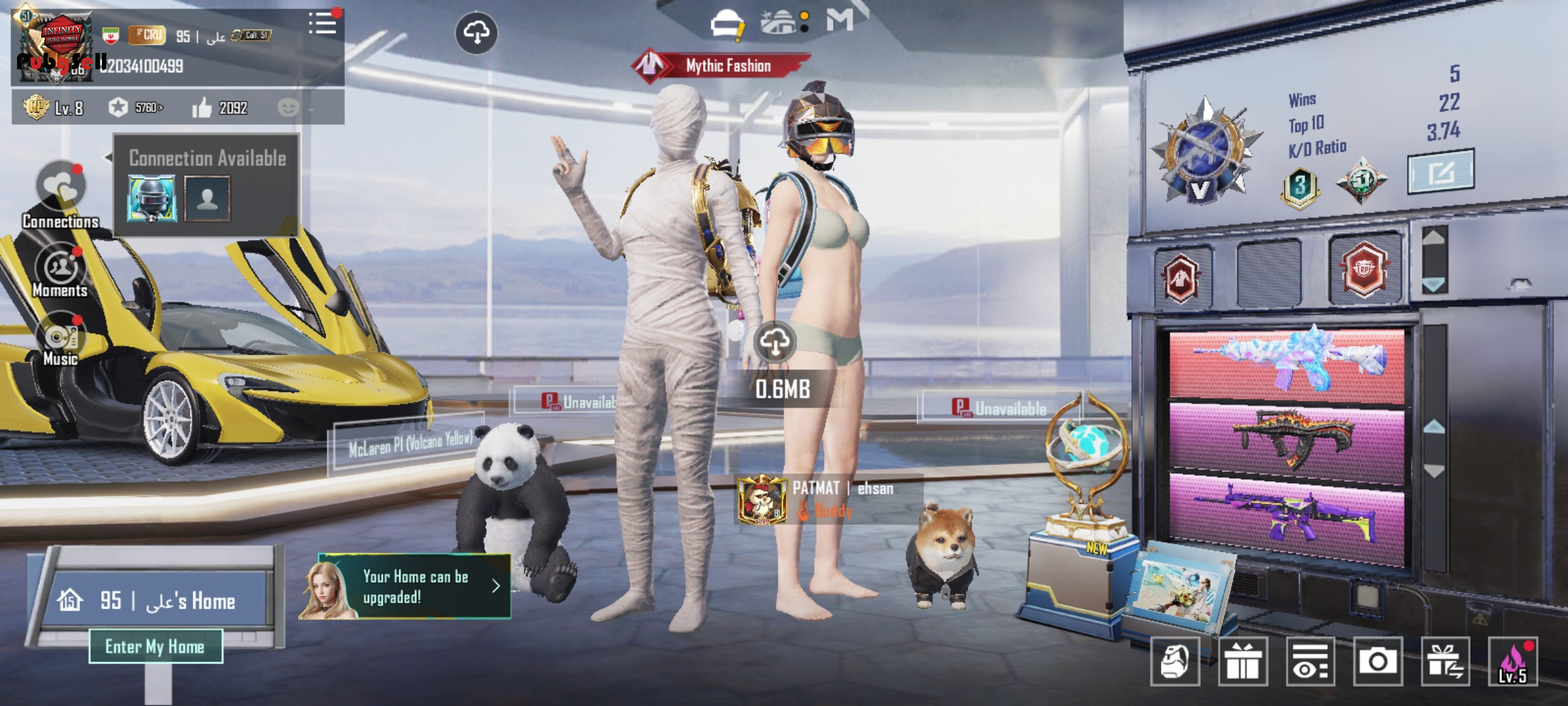
Task: Tap the cloud download icon at top
Action: tap(476, 33)
